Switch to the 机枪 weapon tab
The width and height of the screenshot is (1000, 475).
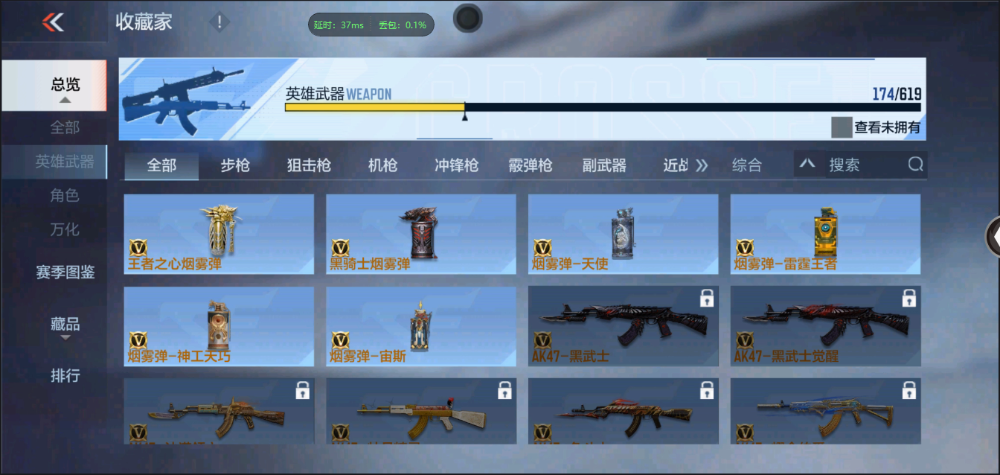383,165
